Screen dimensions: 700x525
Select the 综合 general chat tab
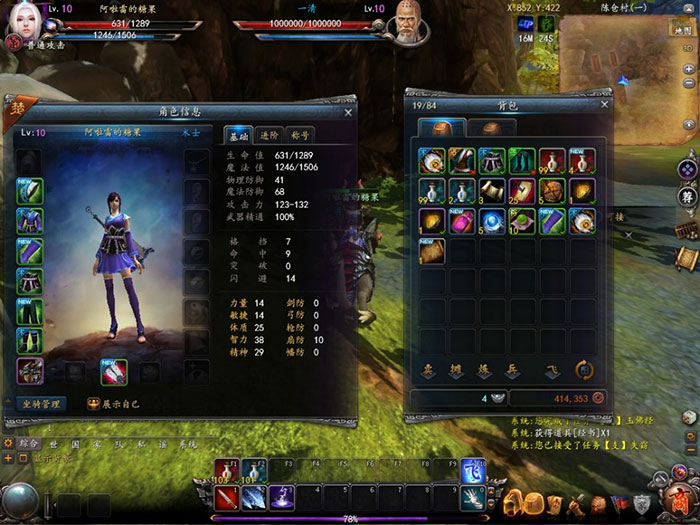click(x=30, y=442)
